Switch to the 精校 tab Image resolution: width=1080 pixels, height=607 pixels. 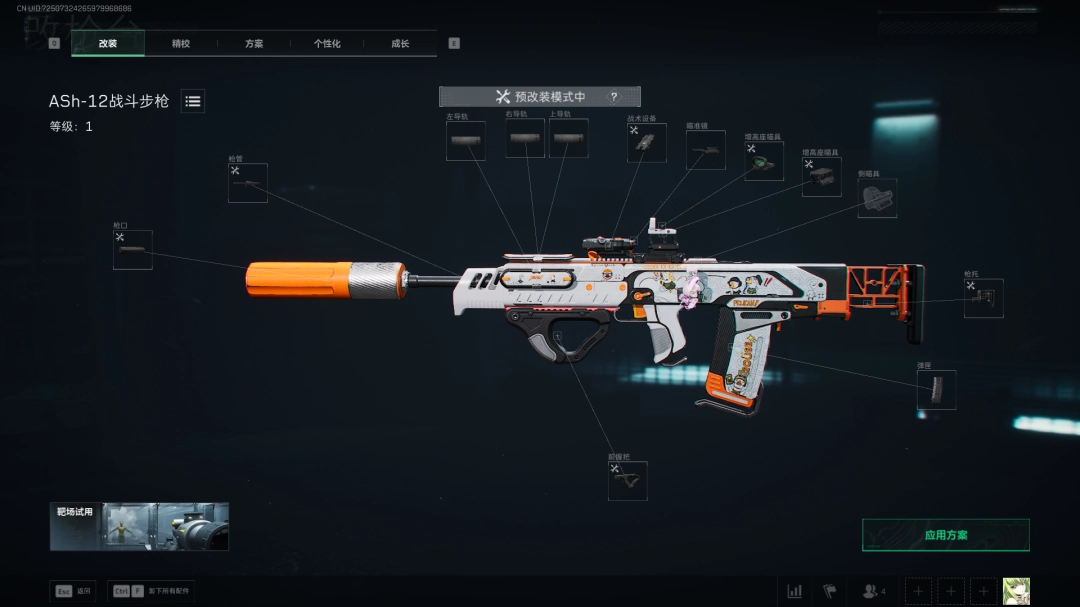click(x=181, y=44)
